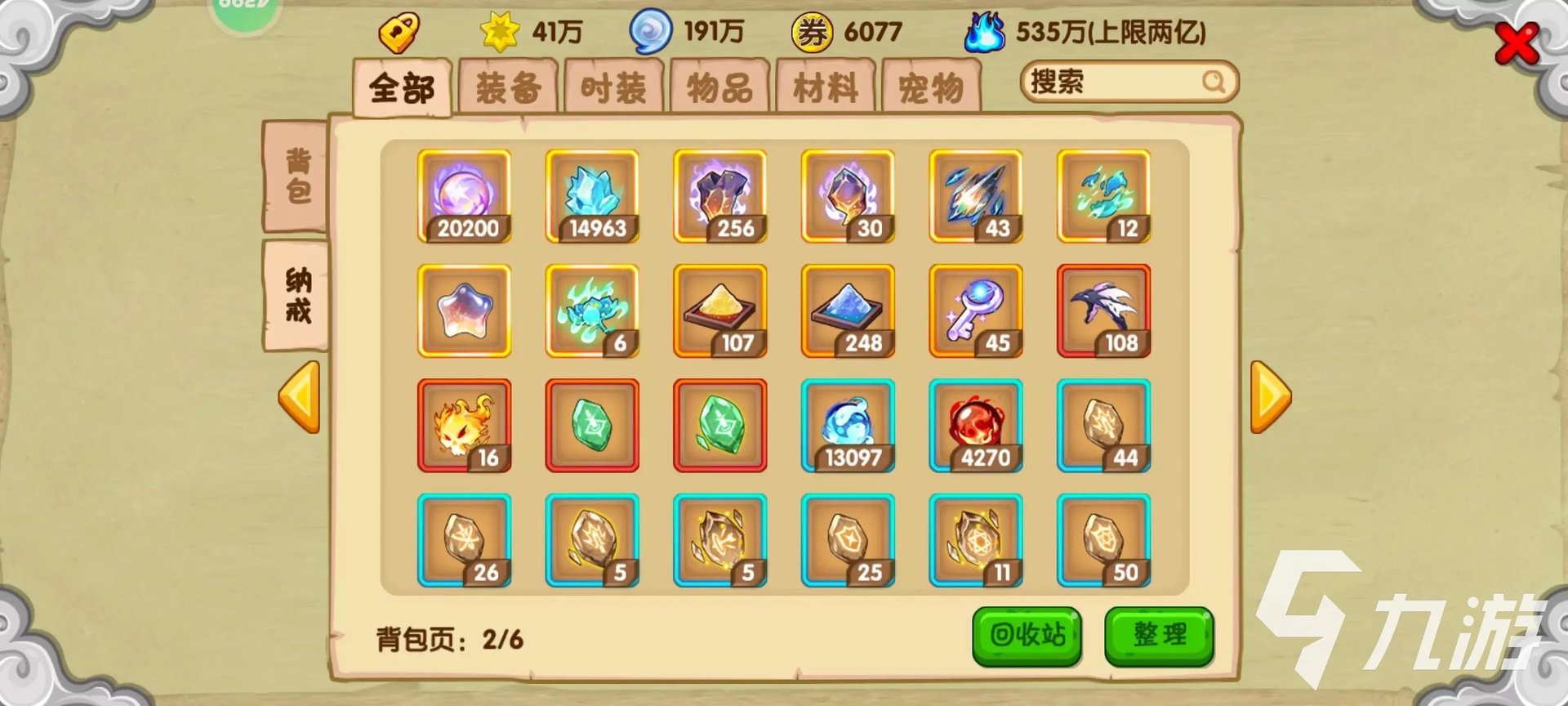
Task: Open the 时装 costume tab
Action: pyautogui.click(x=613, y=87)
